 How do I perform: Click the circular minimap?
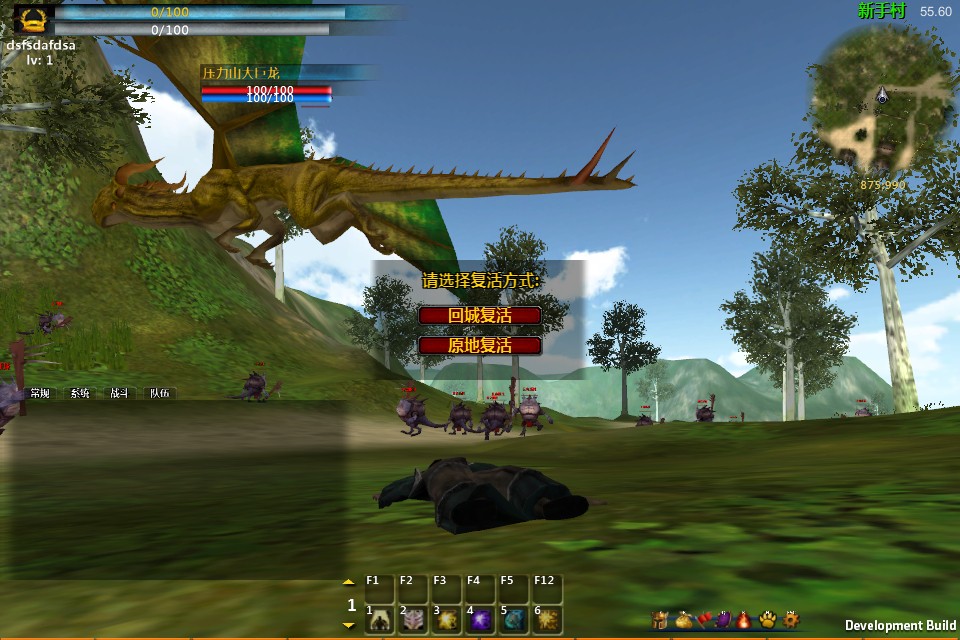coord(881,98)
